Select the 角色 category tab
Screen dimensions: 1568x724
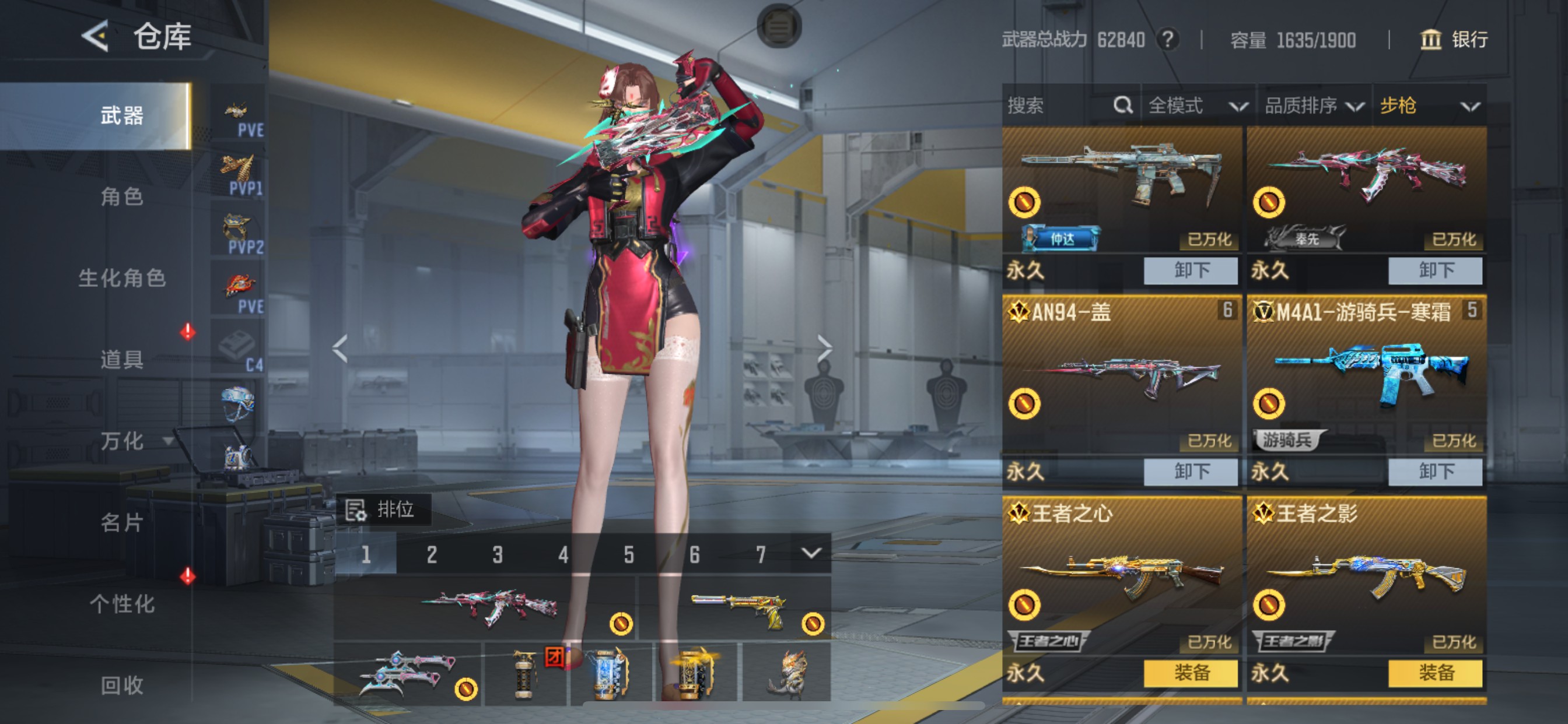pyautogui.click(x=122, y=196)
